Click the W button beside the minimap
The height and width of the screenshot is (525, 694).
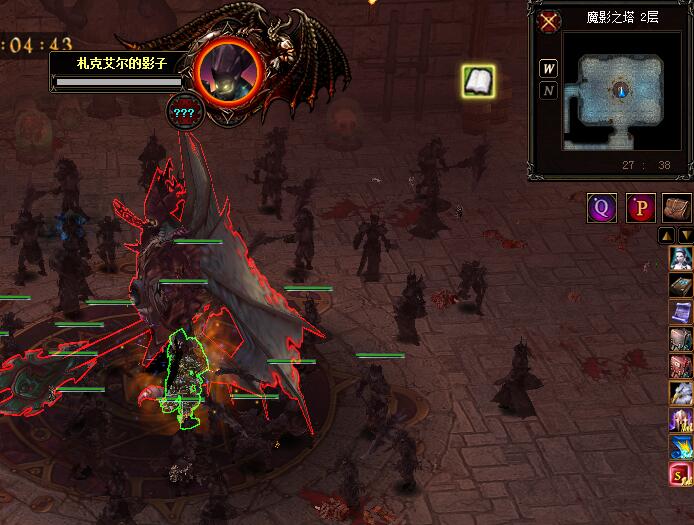(x=549, y=68)
